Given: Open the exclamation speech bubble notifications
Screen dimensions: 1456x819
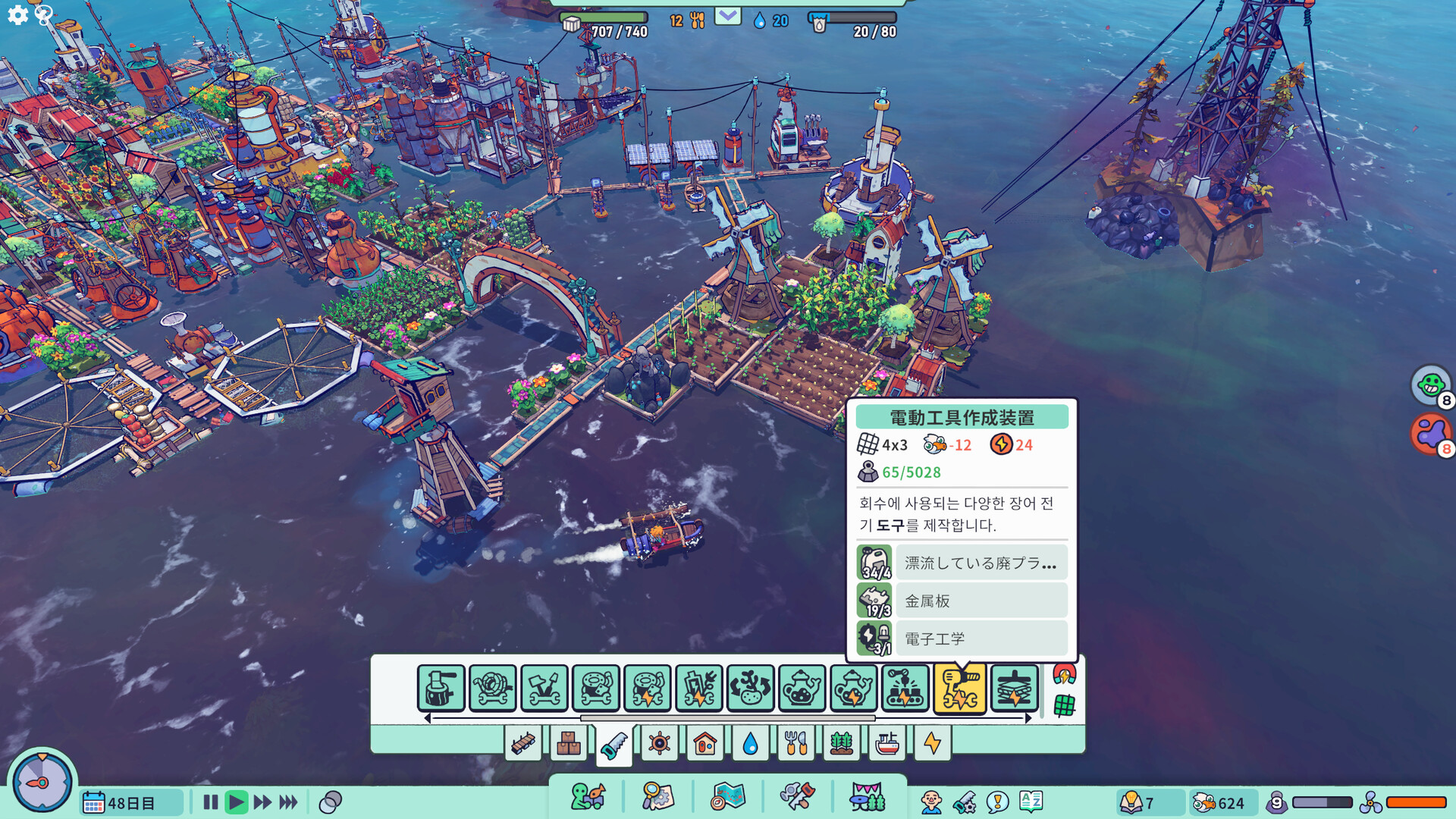Looking at the screenshot, I should tap(997, 802).
